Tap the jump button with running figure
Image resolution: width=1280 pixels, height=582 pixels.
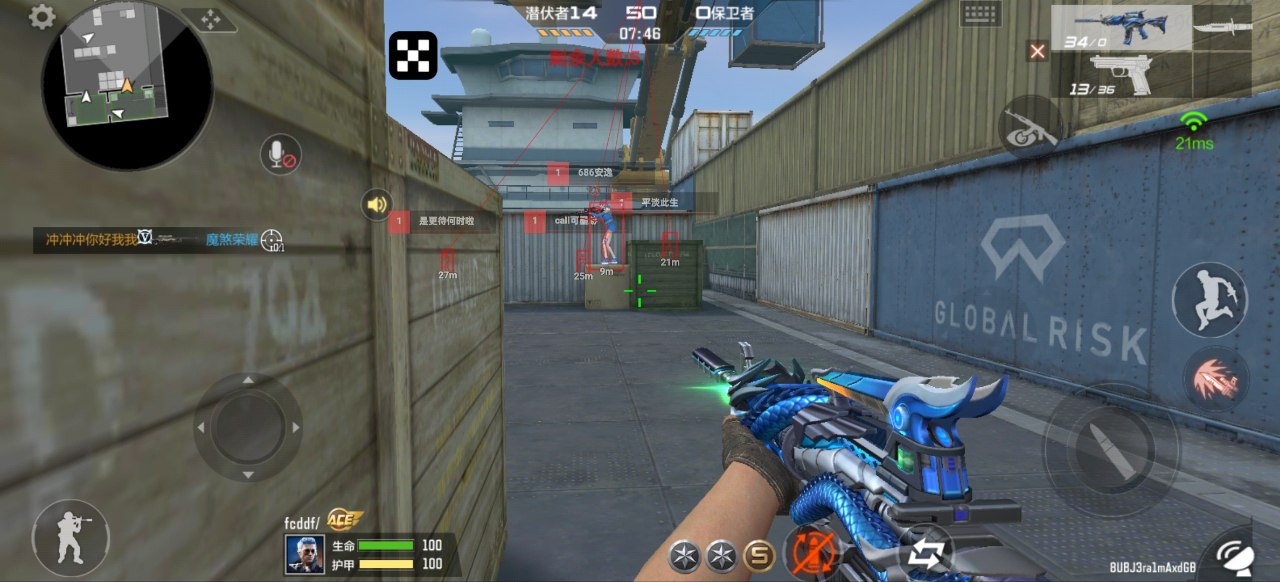(1210, 299)
